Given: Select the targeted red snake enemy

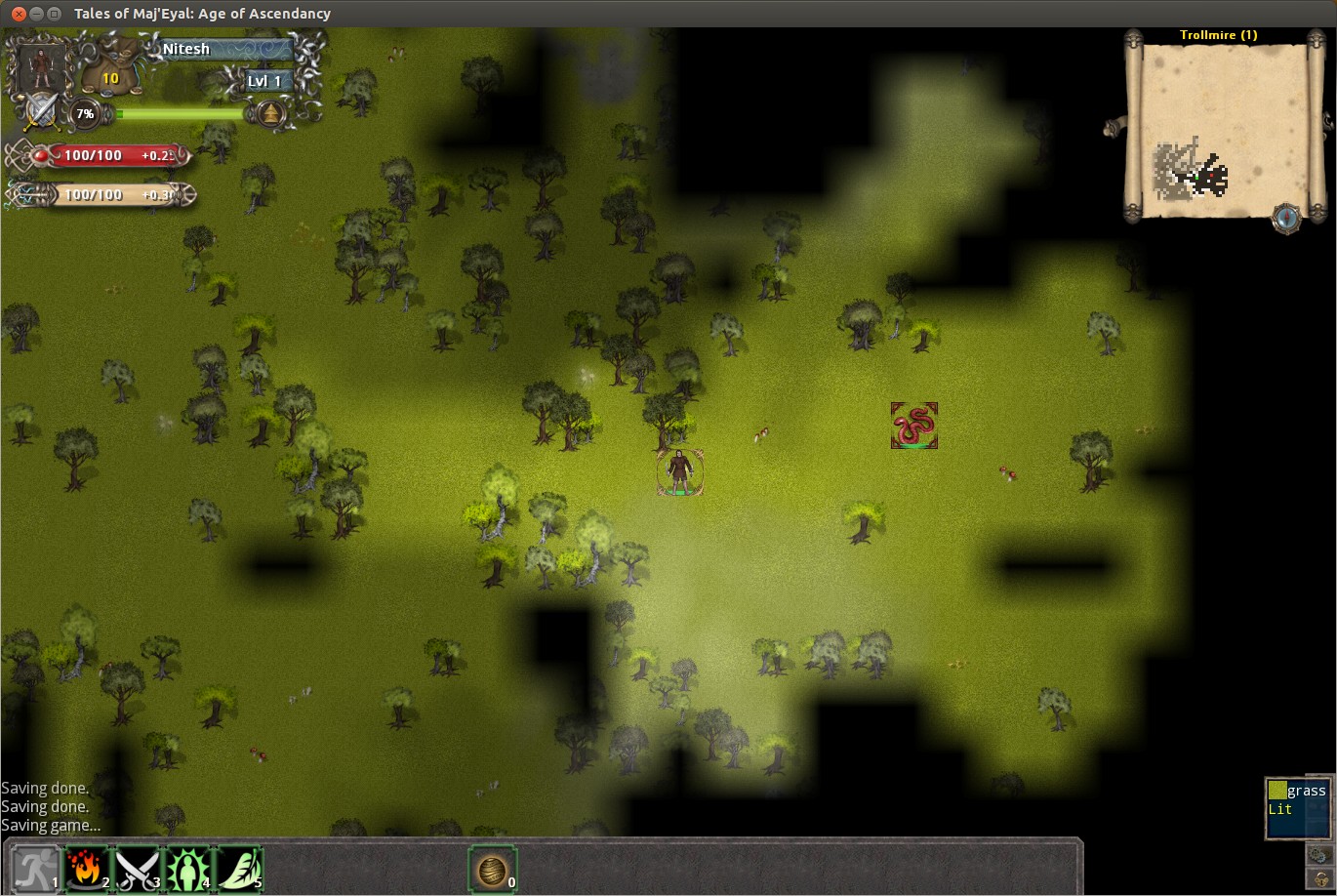Looking at the screenshot, I should tap(913, 424).
